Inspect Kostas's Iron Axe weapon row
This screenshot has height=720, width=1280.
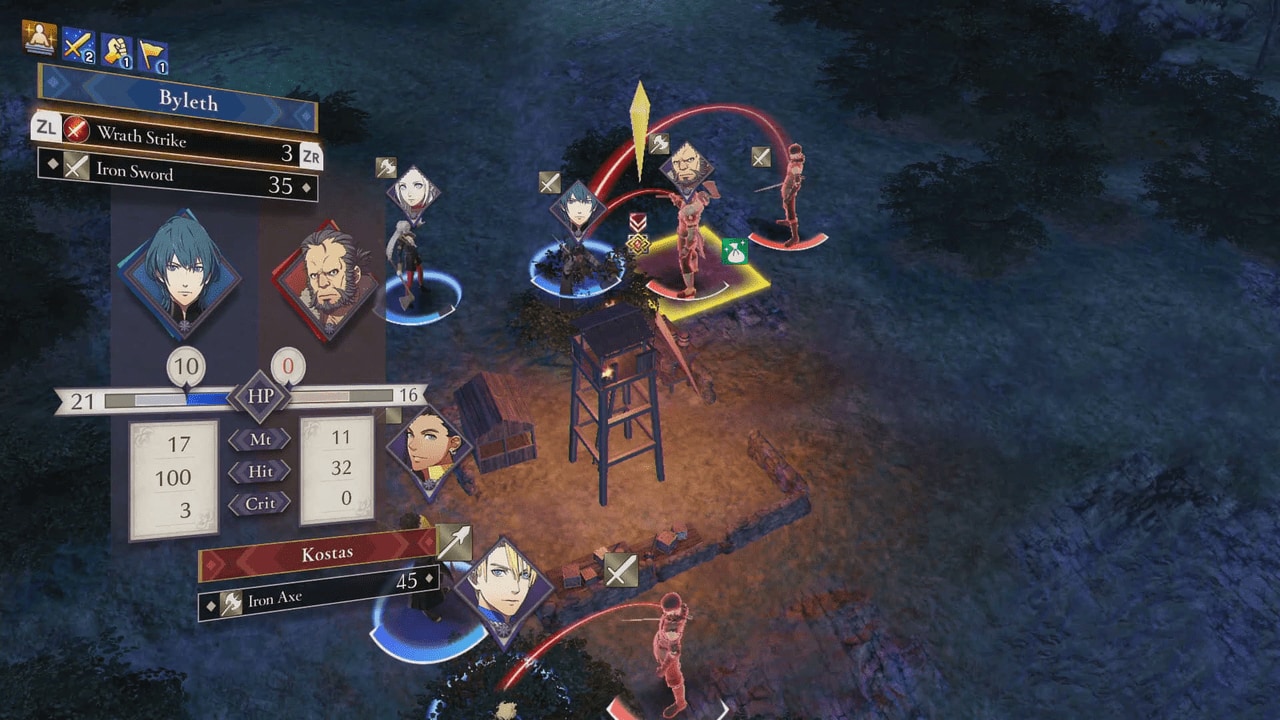[318, 596]
